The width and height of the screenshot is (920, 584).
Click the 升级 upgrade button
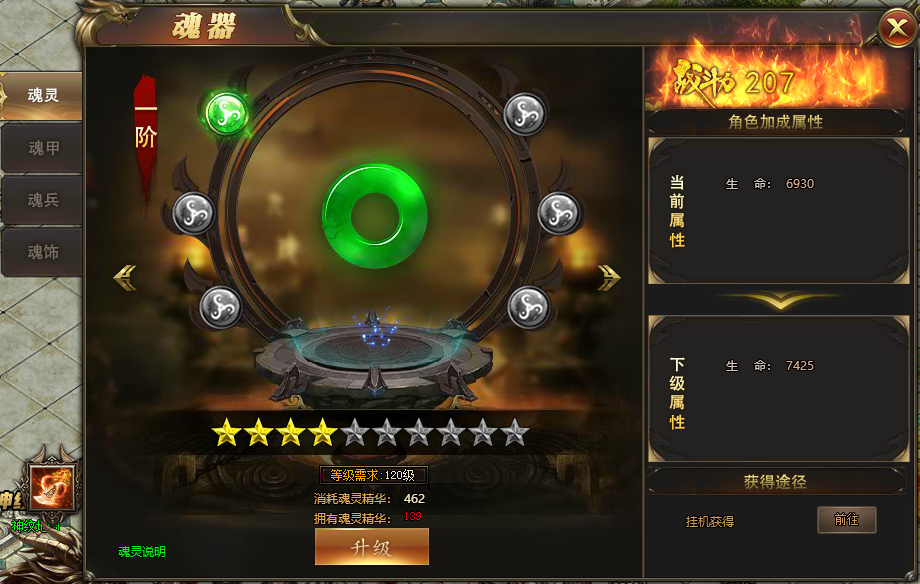(371, 547)
